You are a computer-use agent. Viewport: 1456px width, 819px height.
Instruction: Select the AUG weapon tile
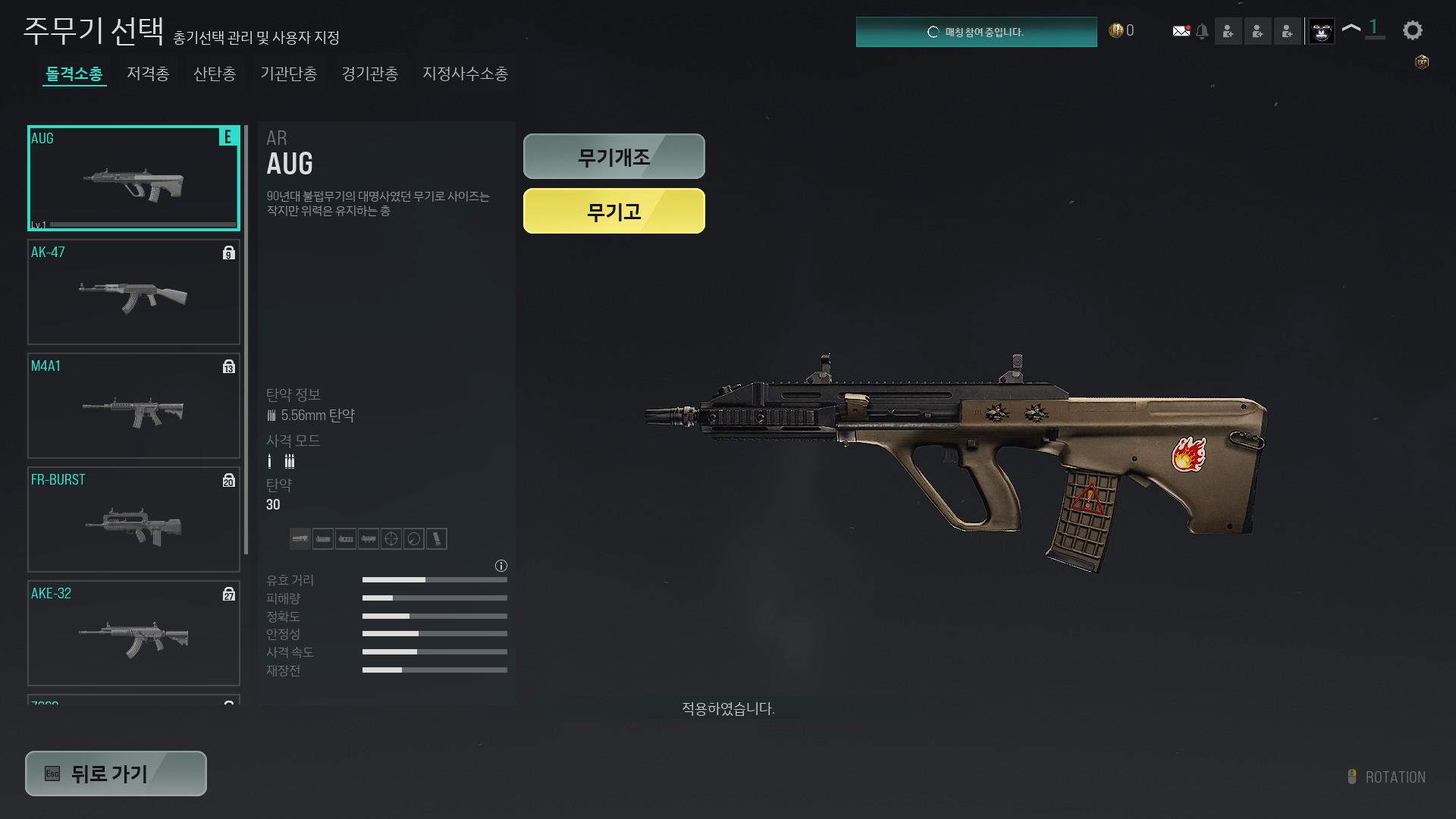coord(133,178)
